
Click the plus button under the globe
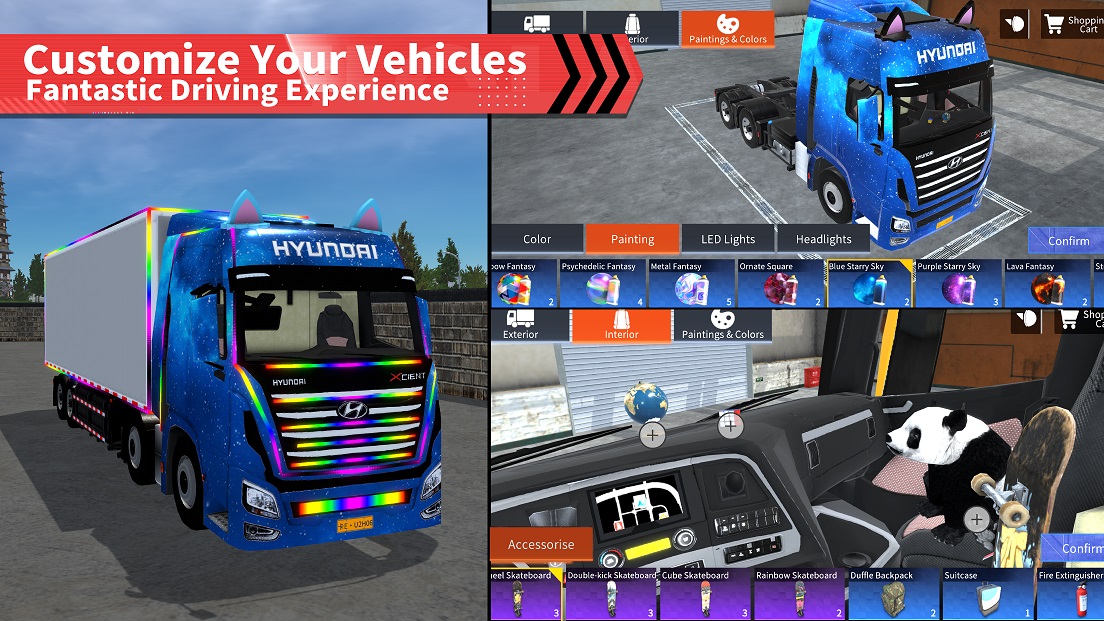pos(652,435)
